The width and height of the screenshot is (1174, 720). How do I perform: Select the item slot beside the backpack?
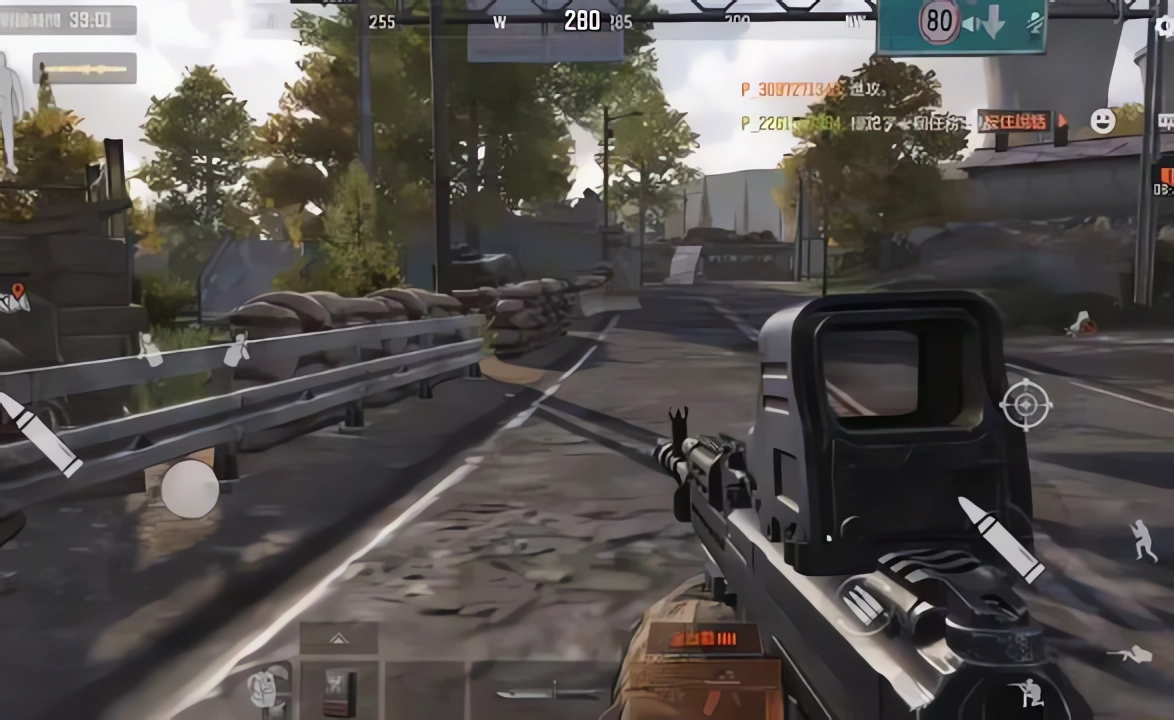pyautogui.click(x=338, y=688)
